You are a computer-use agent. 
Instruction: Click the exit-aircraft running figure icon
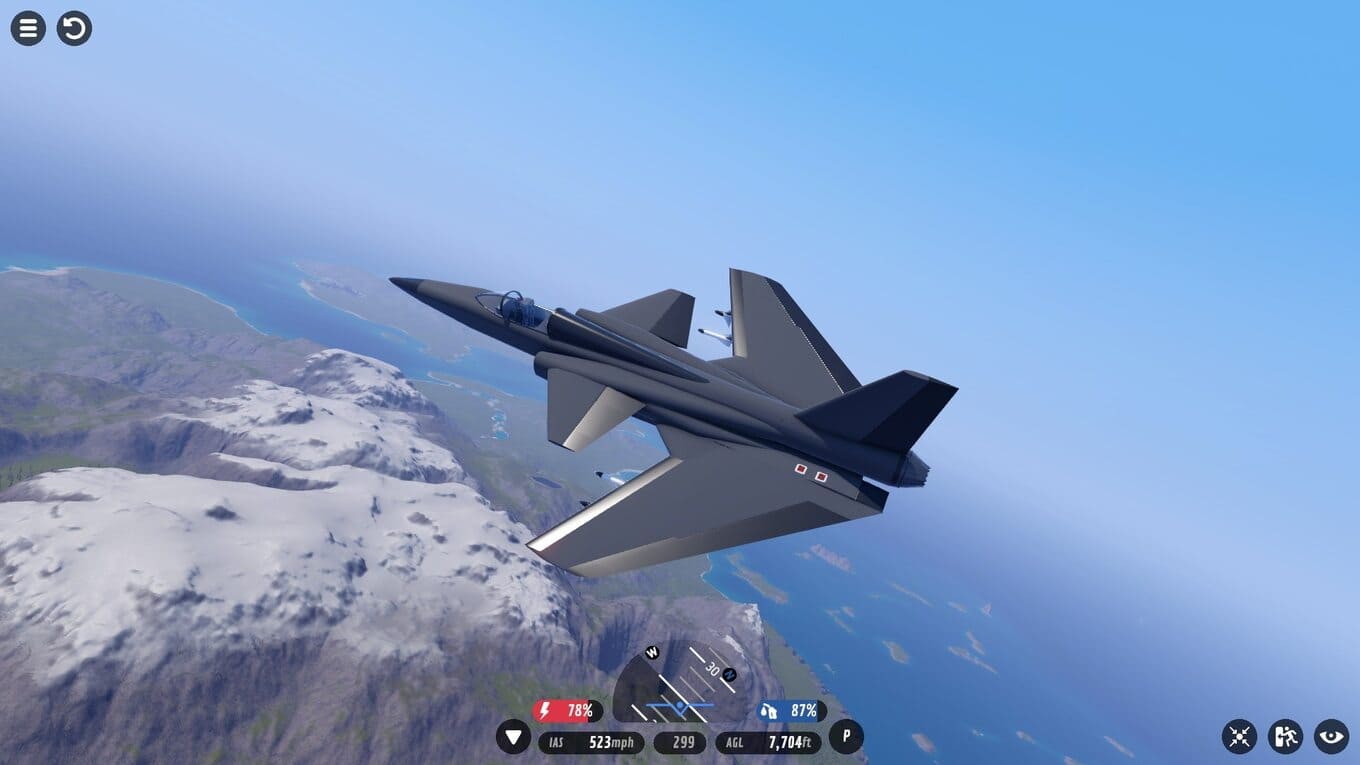[x=1285, y=737]
